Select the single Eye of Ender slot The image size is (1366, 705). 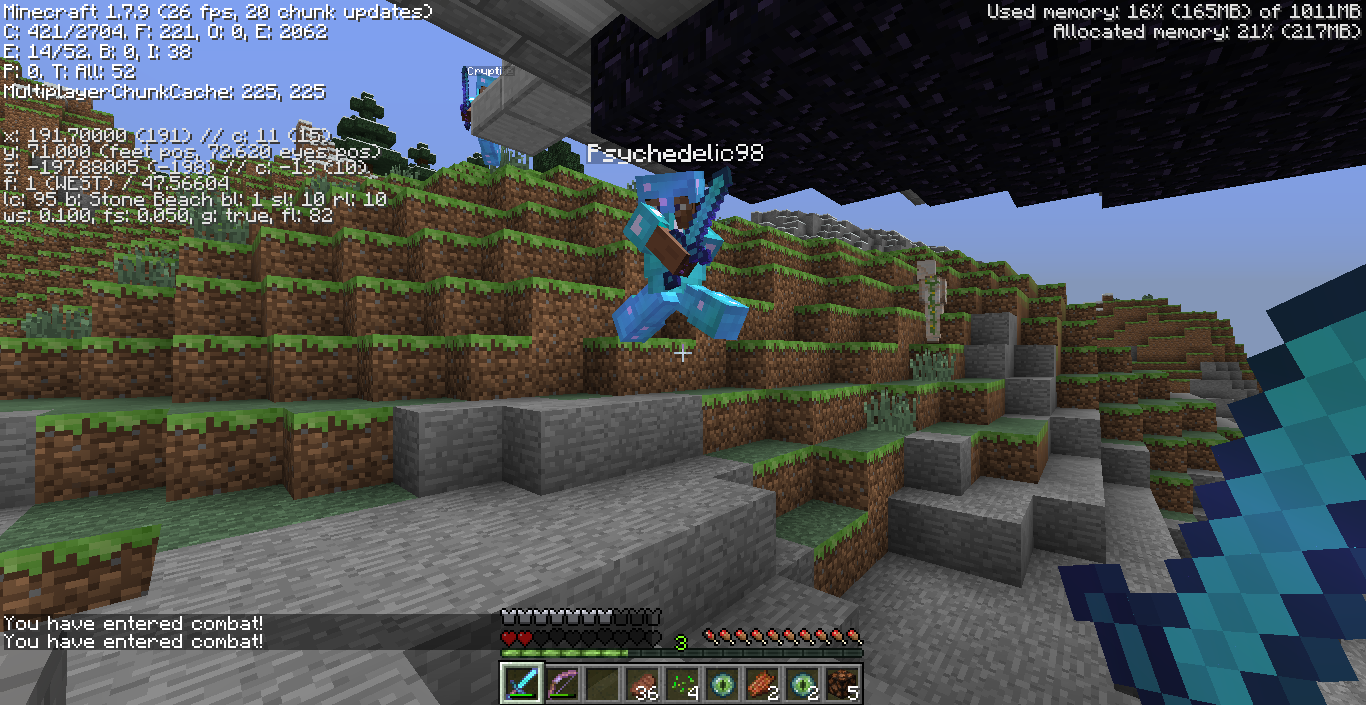(721, 683)
